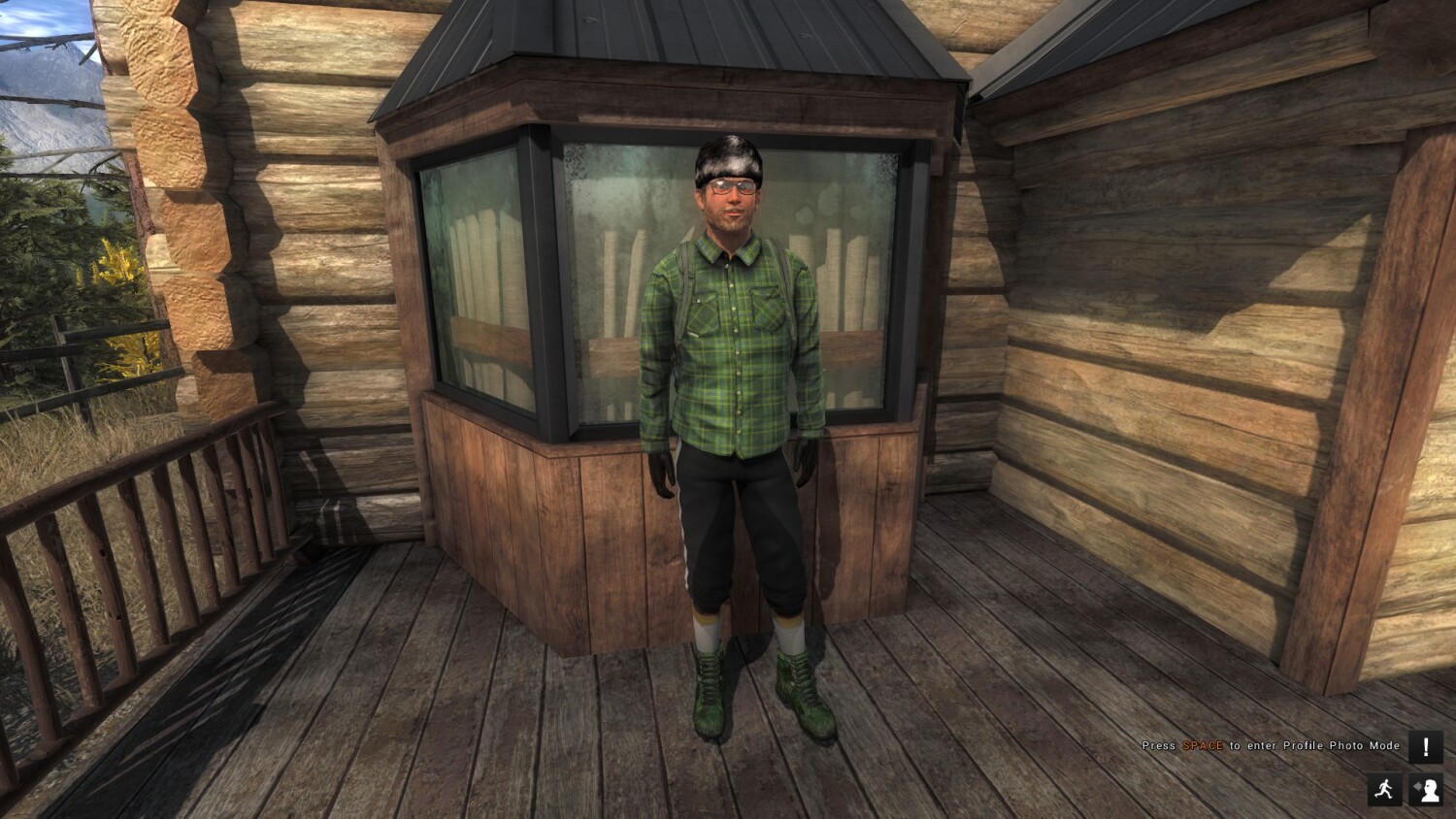Click the exclamation mark icon button

(x=1425, y=747)
